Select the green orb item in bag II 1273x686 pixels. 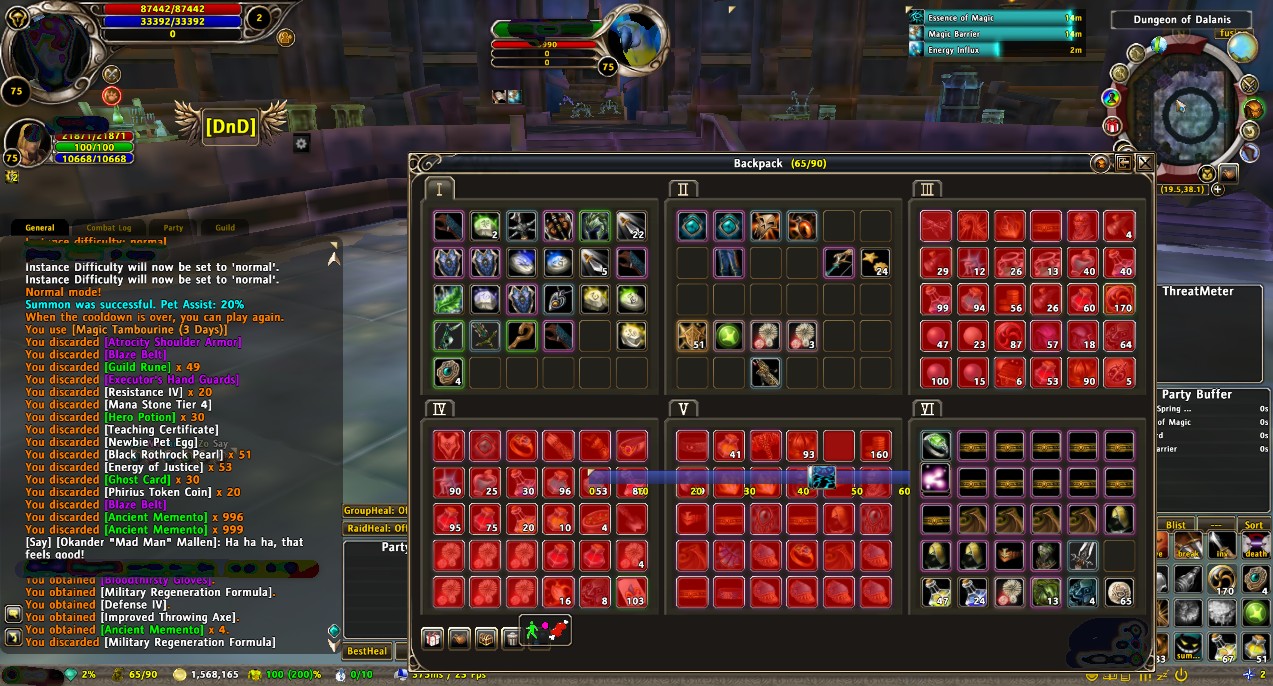(729, 335)
